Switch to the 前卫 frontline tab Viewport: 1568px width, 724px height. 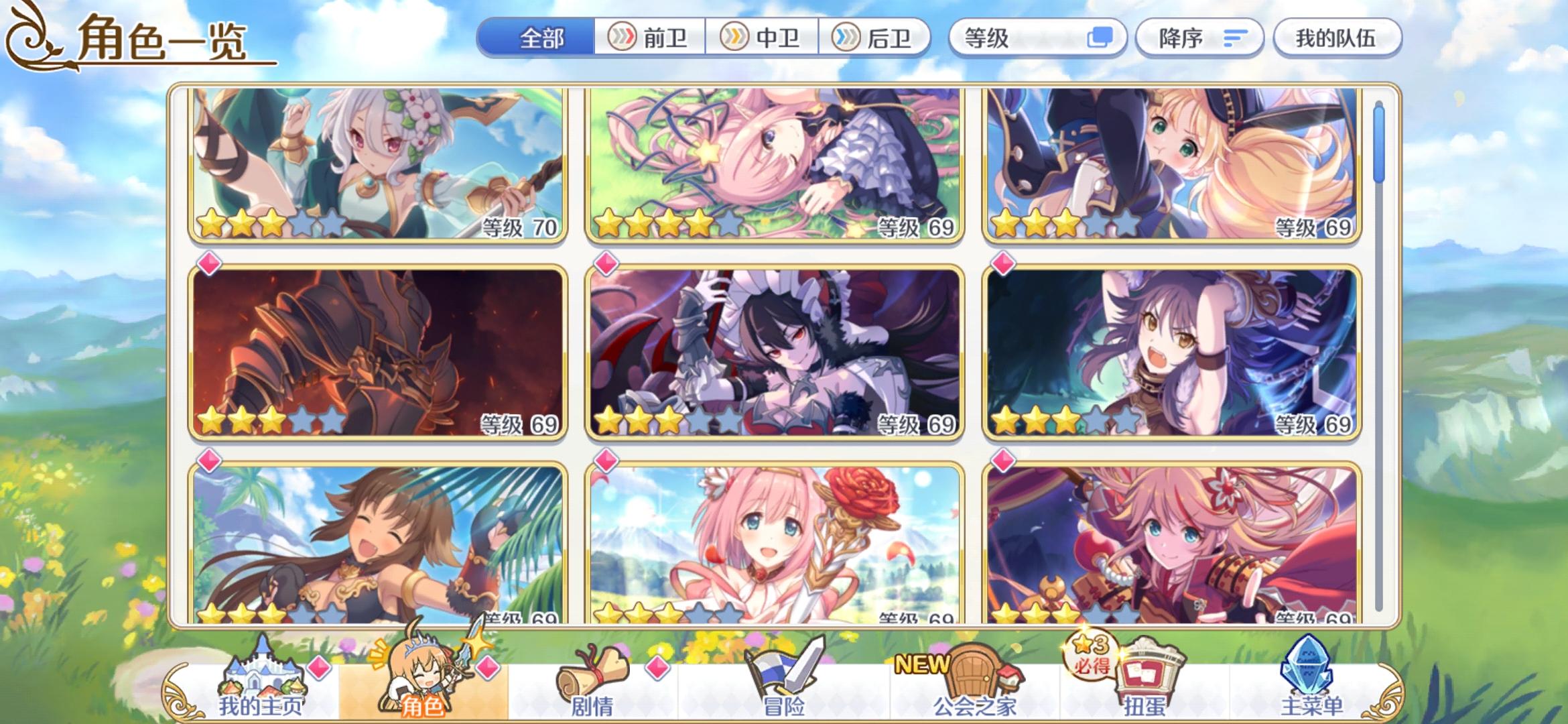point(649,38)
